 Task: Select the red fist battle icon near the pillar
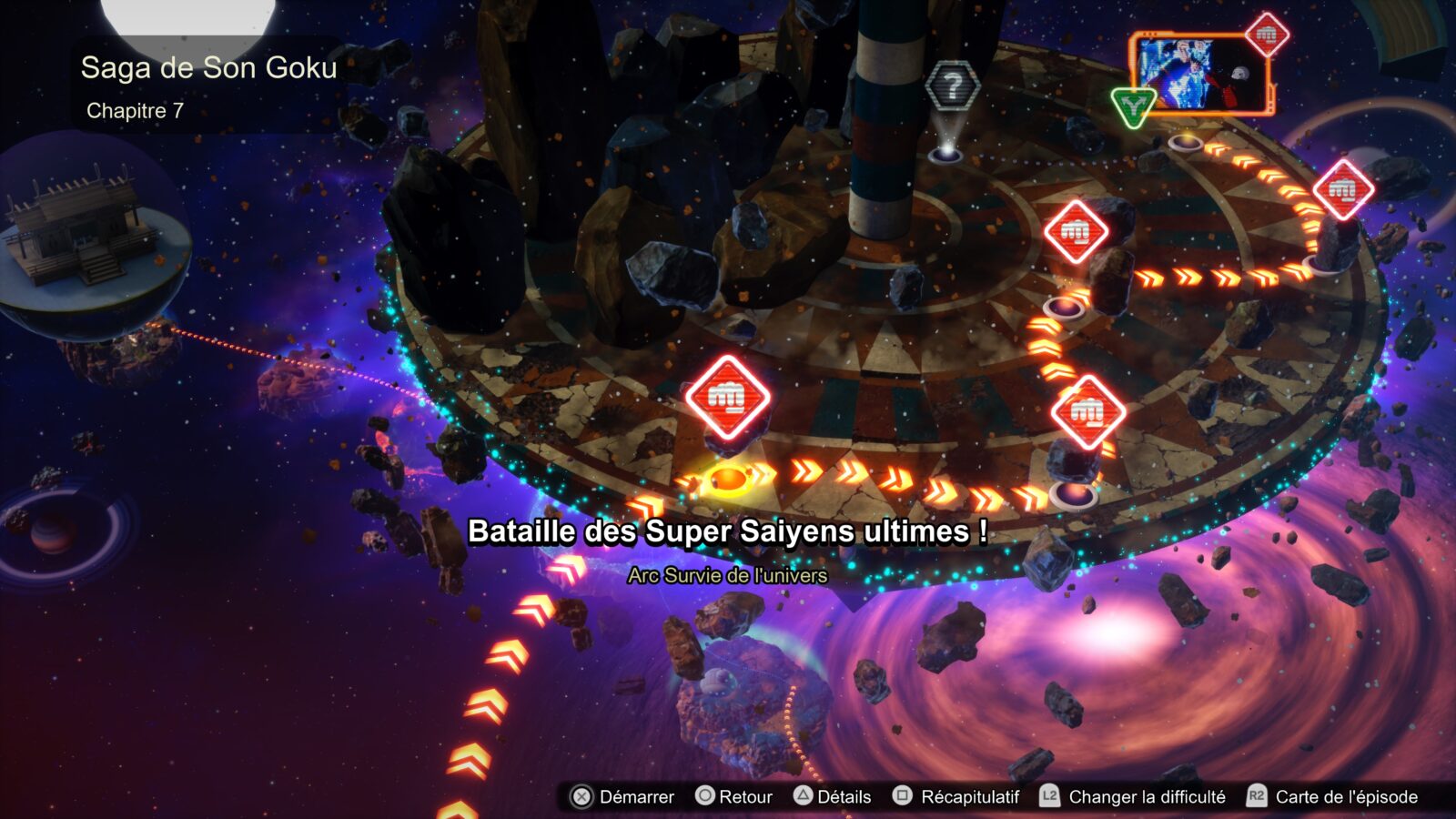[x=1078, y=233]
